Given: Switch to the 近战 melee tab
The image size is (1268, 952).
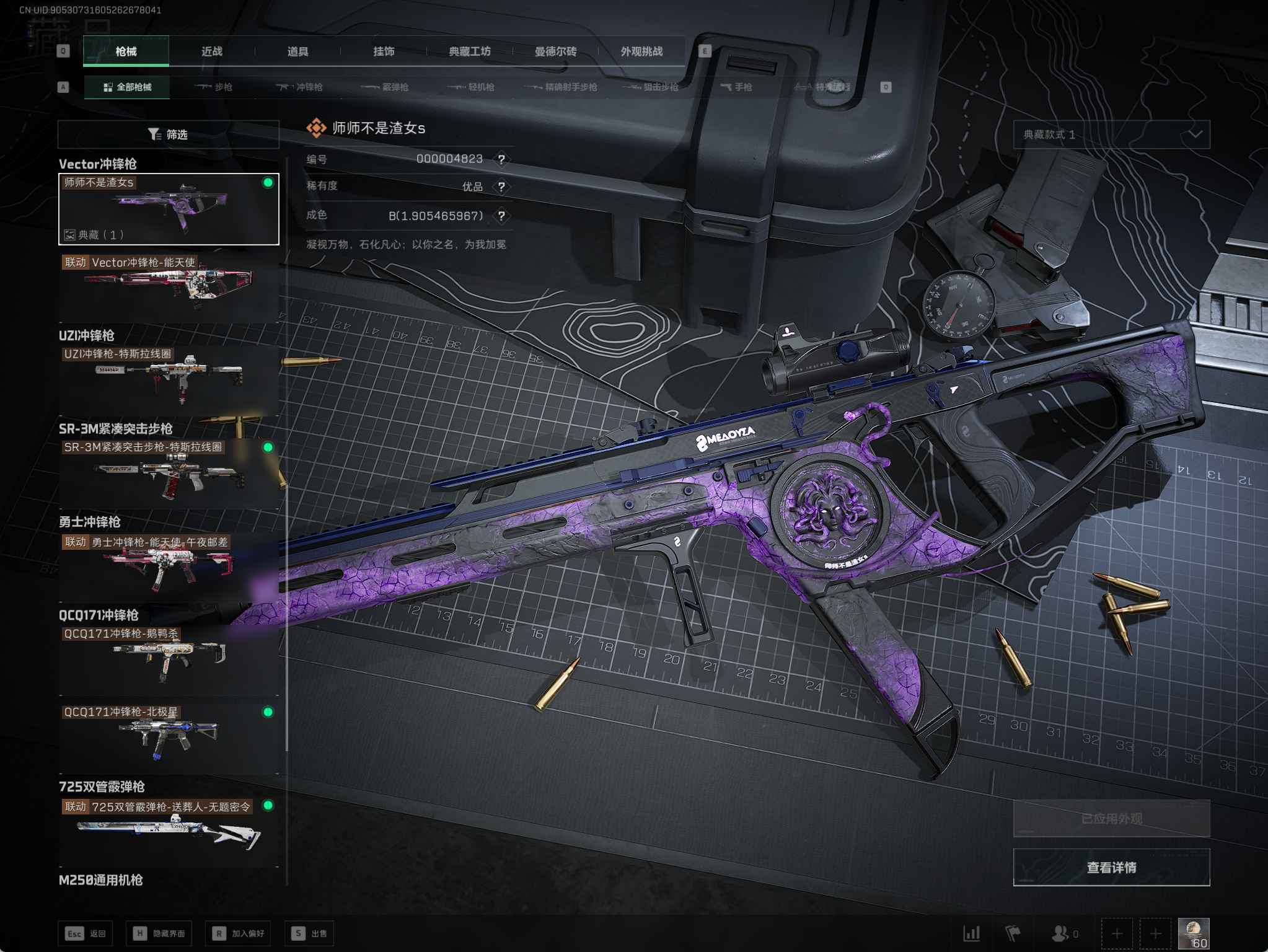Looking at the screenshot, I should click(212, 51).
